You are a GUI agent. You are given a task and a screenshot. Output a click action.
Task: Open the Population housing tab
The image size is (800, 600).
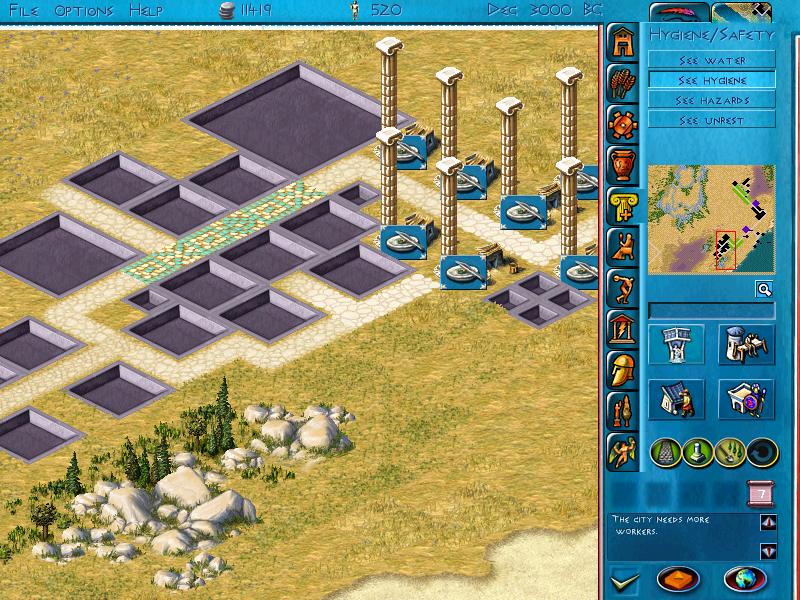(x=623, y=43)
